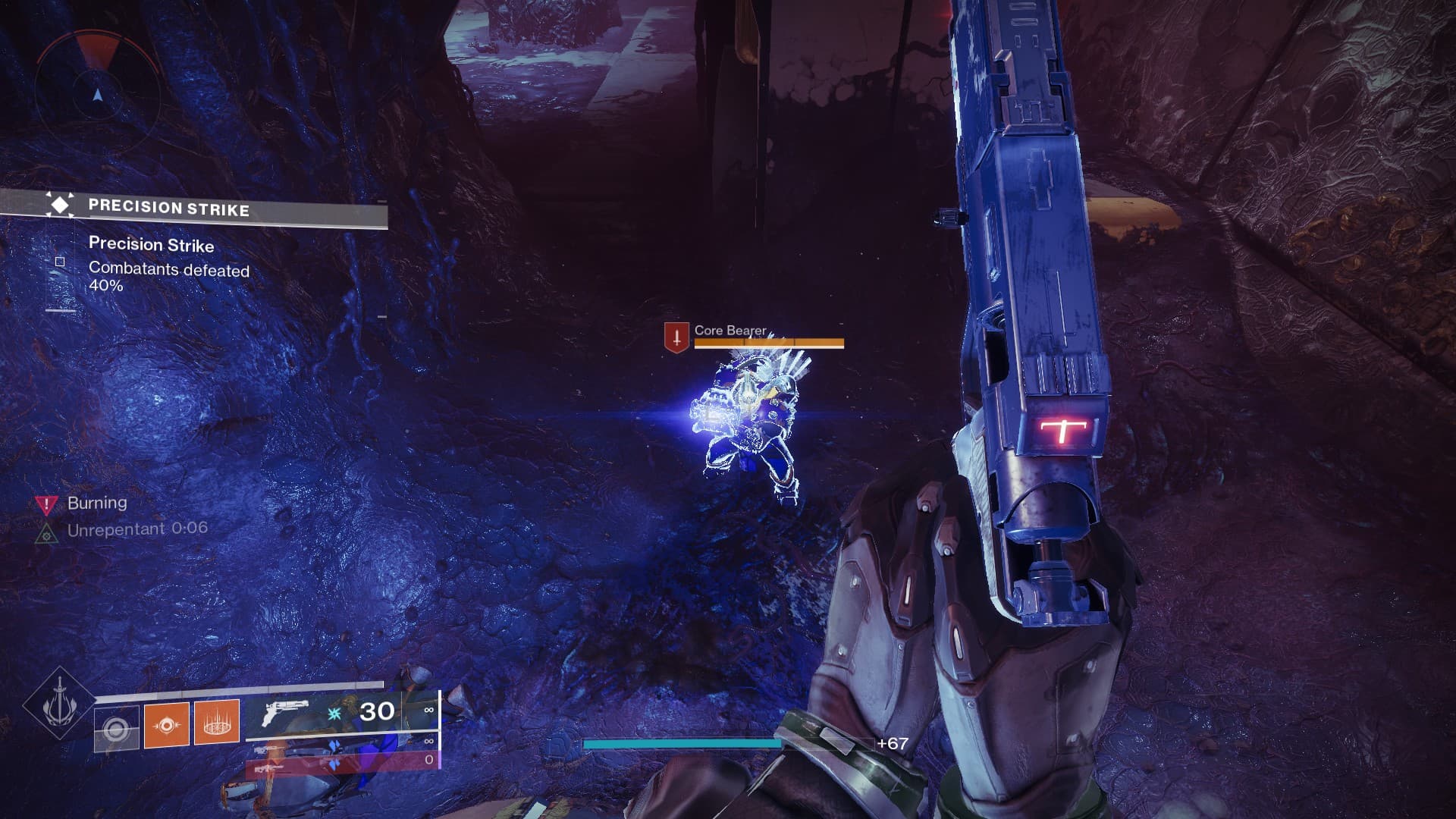Activate the sword super ability diamond
1456x819 pixels.
[x=58, y=704]
